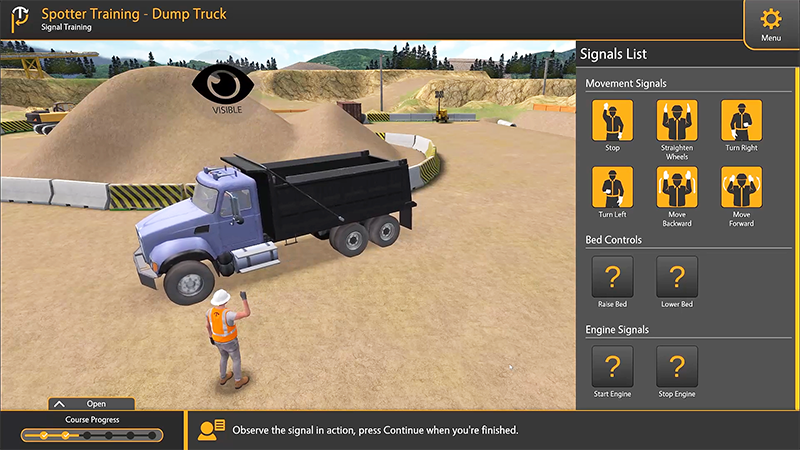Select the Move Backward signal
The width and height of the screenshot is (800, 450).
point(677,187)
